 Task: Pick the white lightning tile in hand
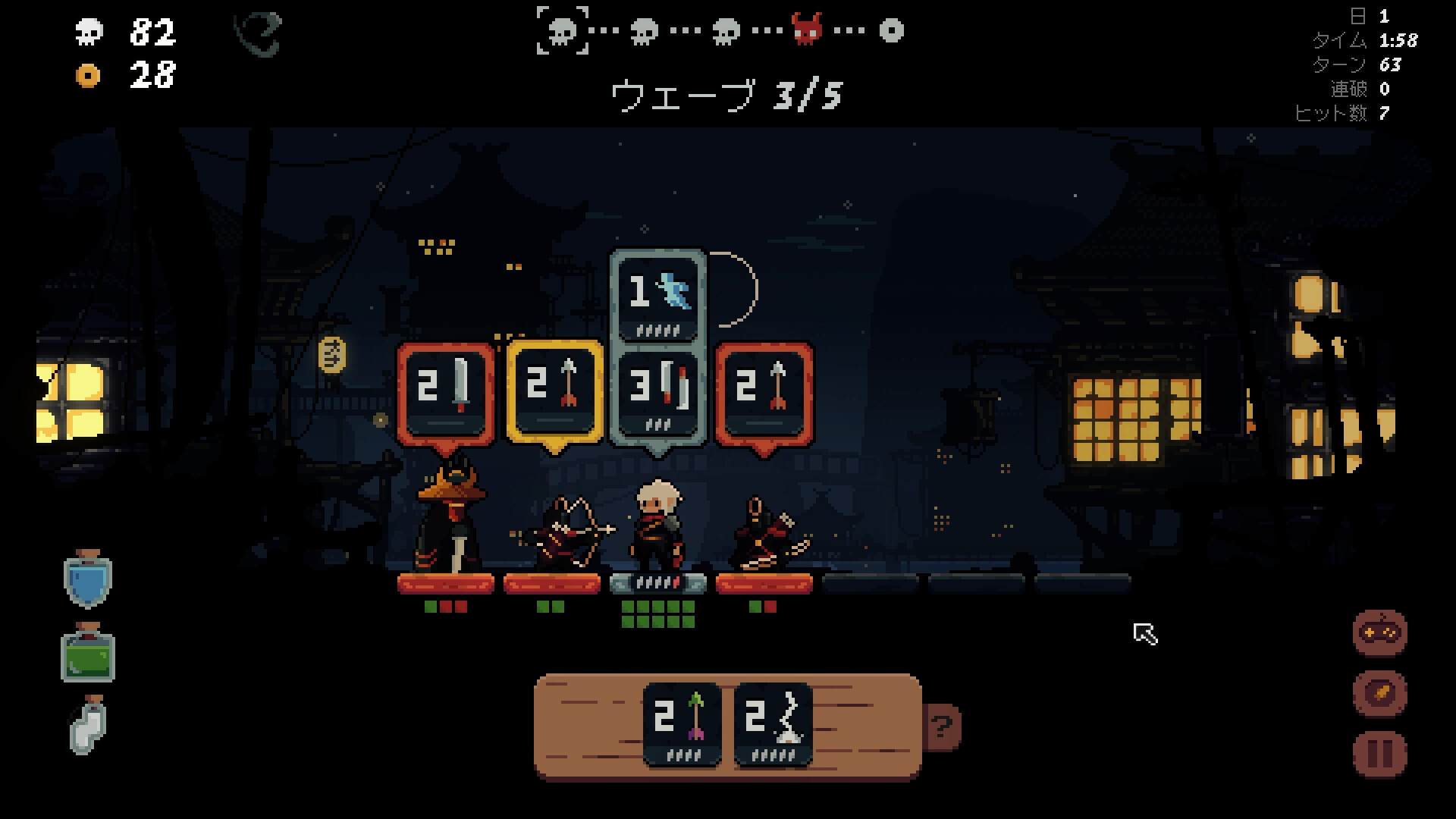point(773,724)
